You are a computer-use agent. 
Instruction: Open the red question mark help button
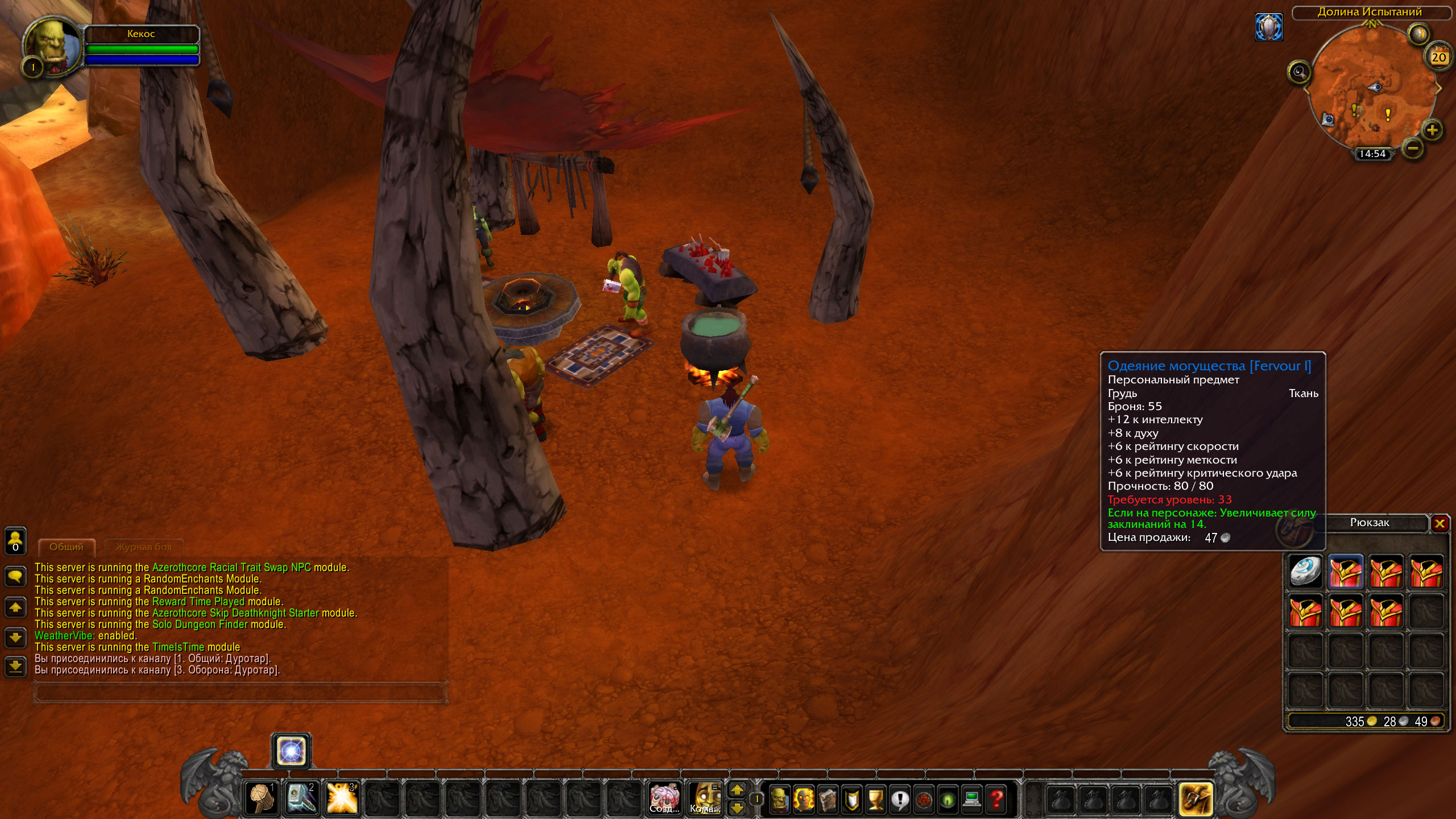click(996, 799)
